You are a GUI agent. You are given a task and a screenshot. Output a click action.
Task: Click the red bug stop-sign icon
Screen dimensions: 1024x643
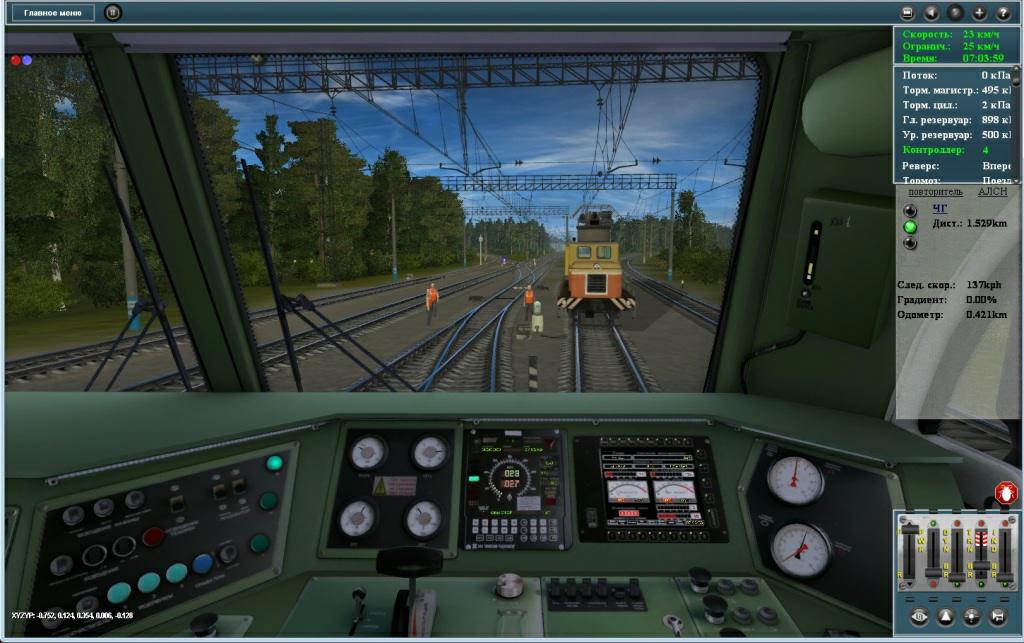[x=1005, y=494]
